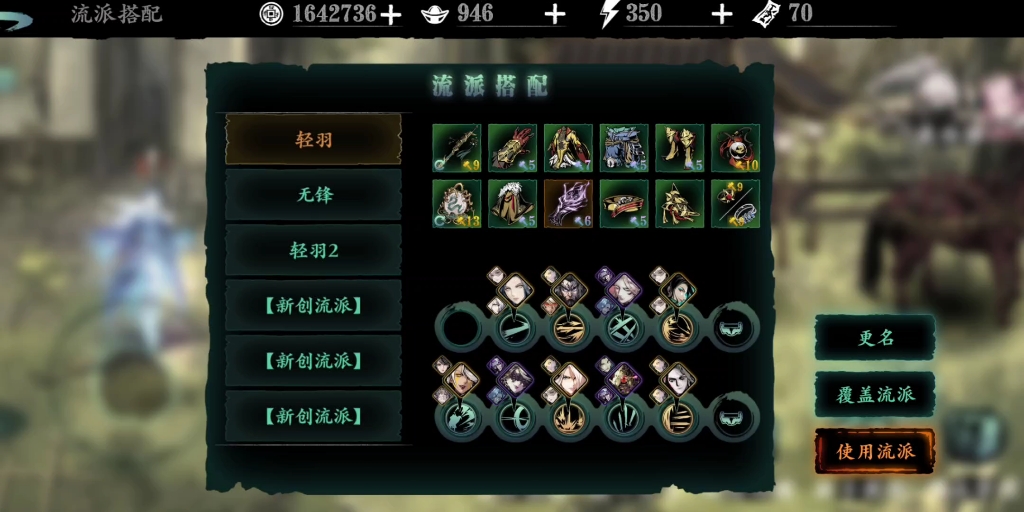
Task: Select the empty skill ring slot
Action: (x=461, y=328)
